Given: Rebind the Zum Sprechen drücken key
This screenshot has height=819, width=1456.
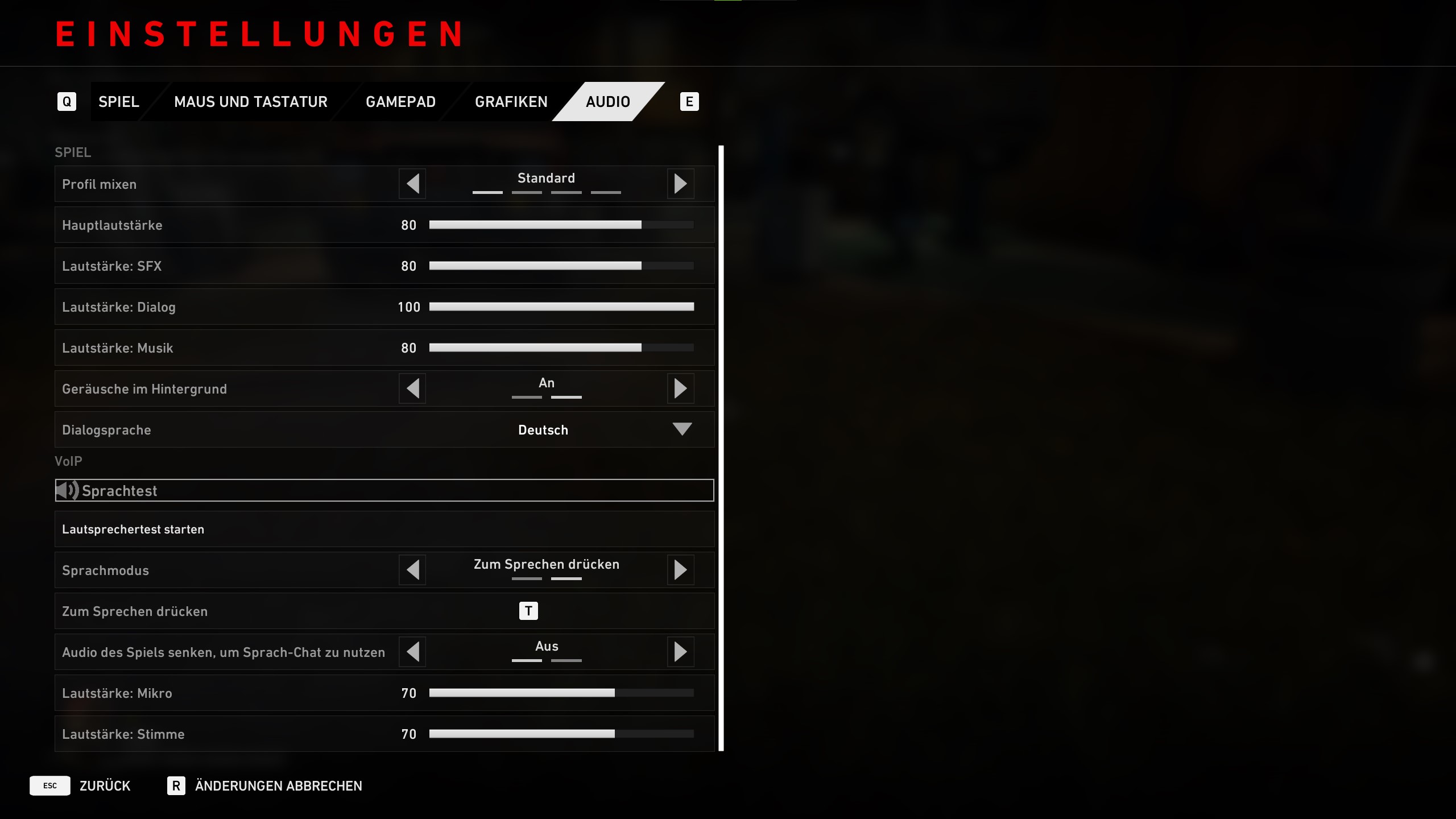Looking at the screenshot, I should point(528,611).
